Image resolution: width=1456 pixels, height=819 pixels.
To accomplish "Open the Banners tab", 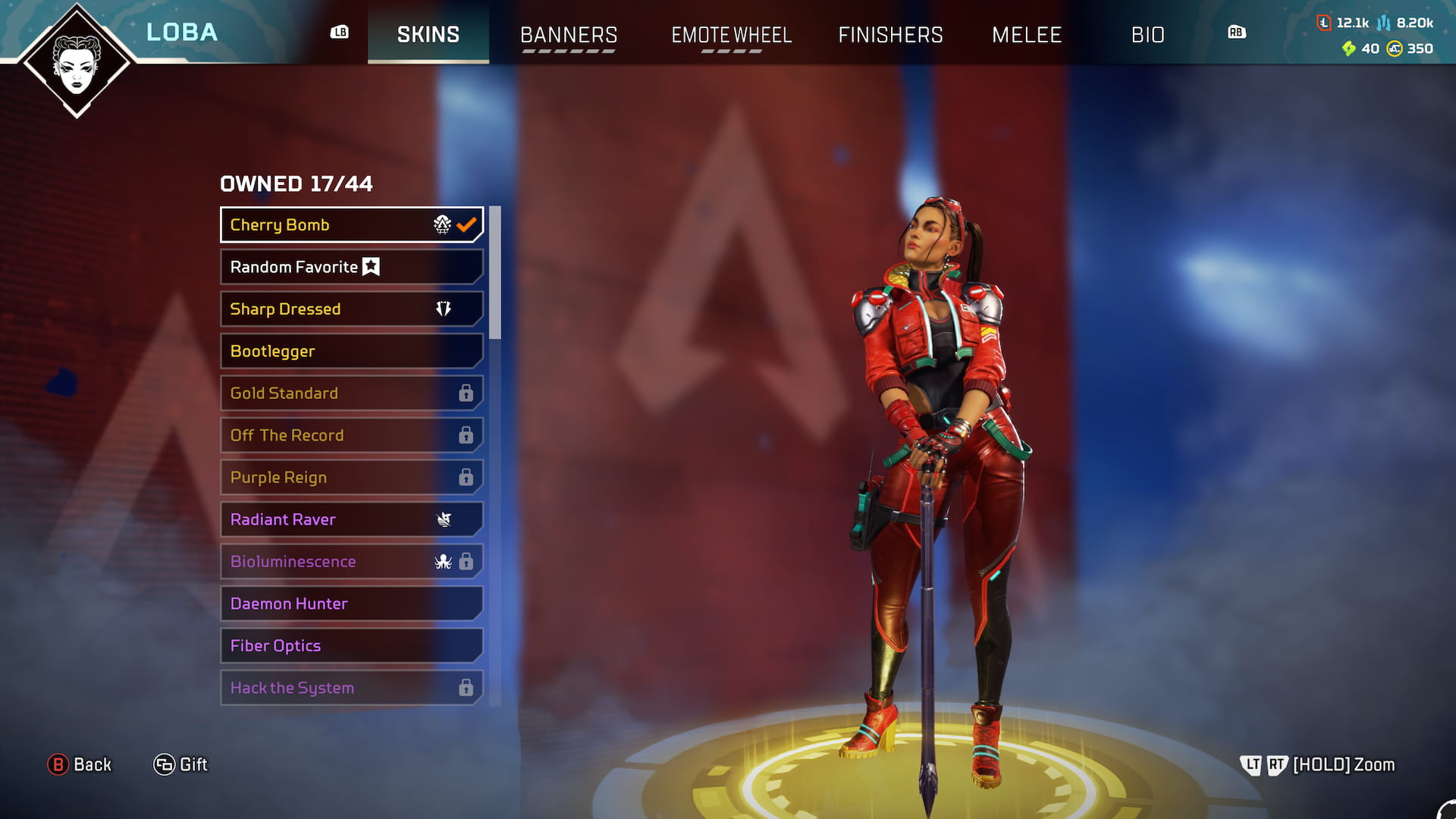I will (x=568, y=35).
